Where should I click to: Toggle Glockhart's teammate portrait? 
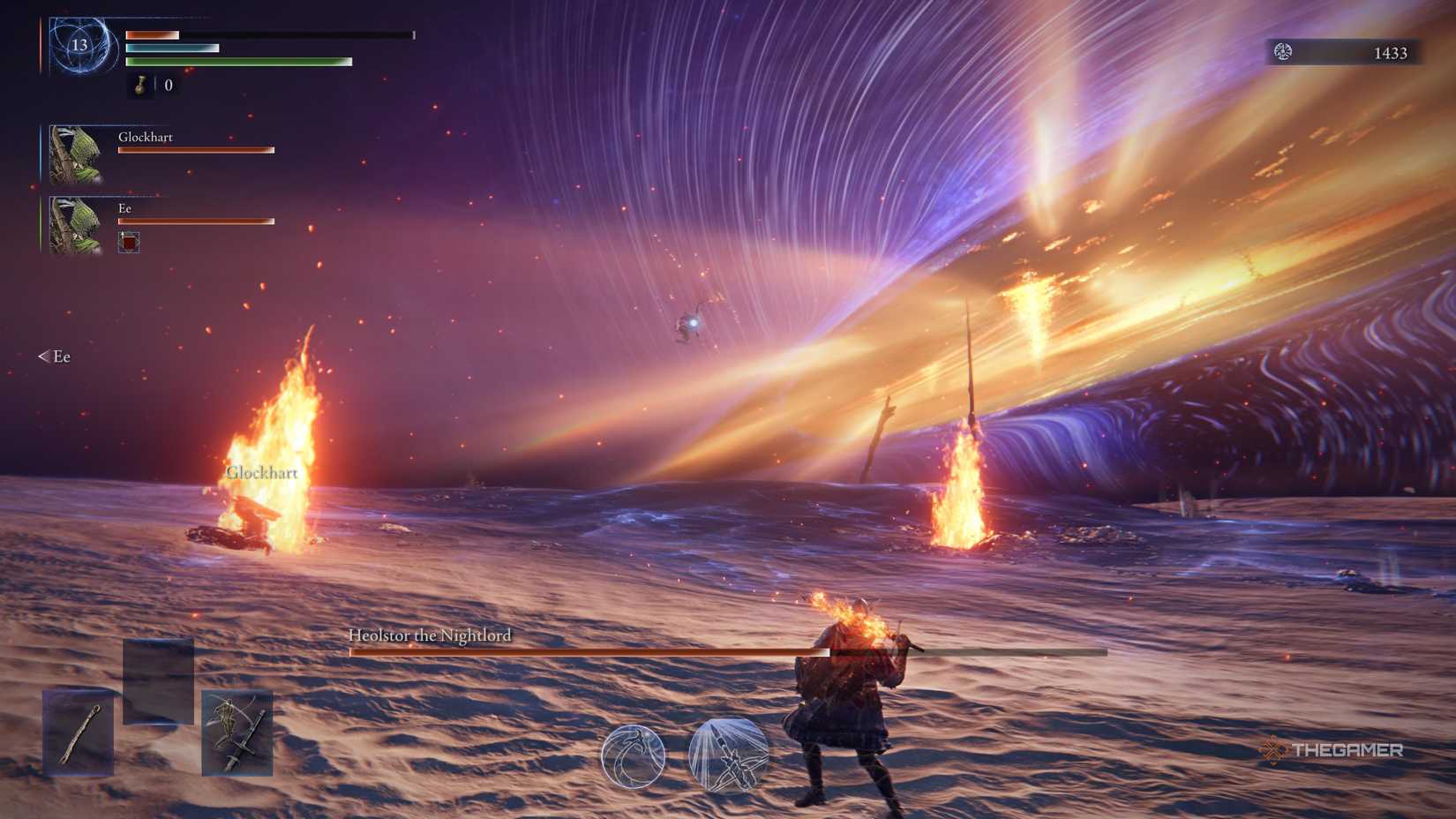click(x=75, y=154)
